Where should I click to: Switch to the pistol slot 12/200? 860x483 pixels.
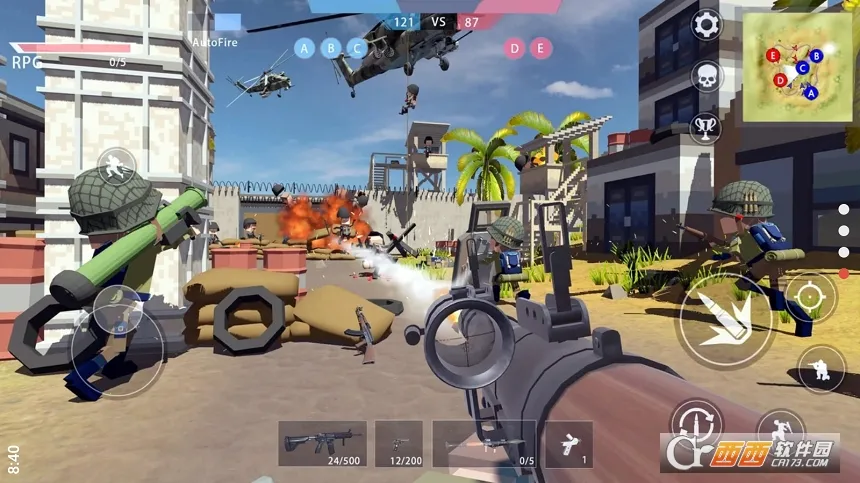pos(399,443)
